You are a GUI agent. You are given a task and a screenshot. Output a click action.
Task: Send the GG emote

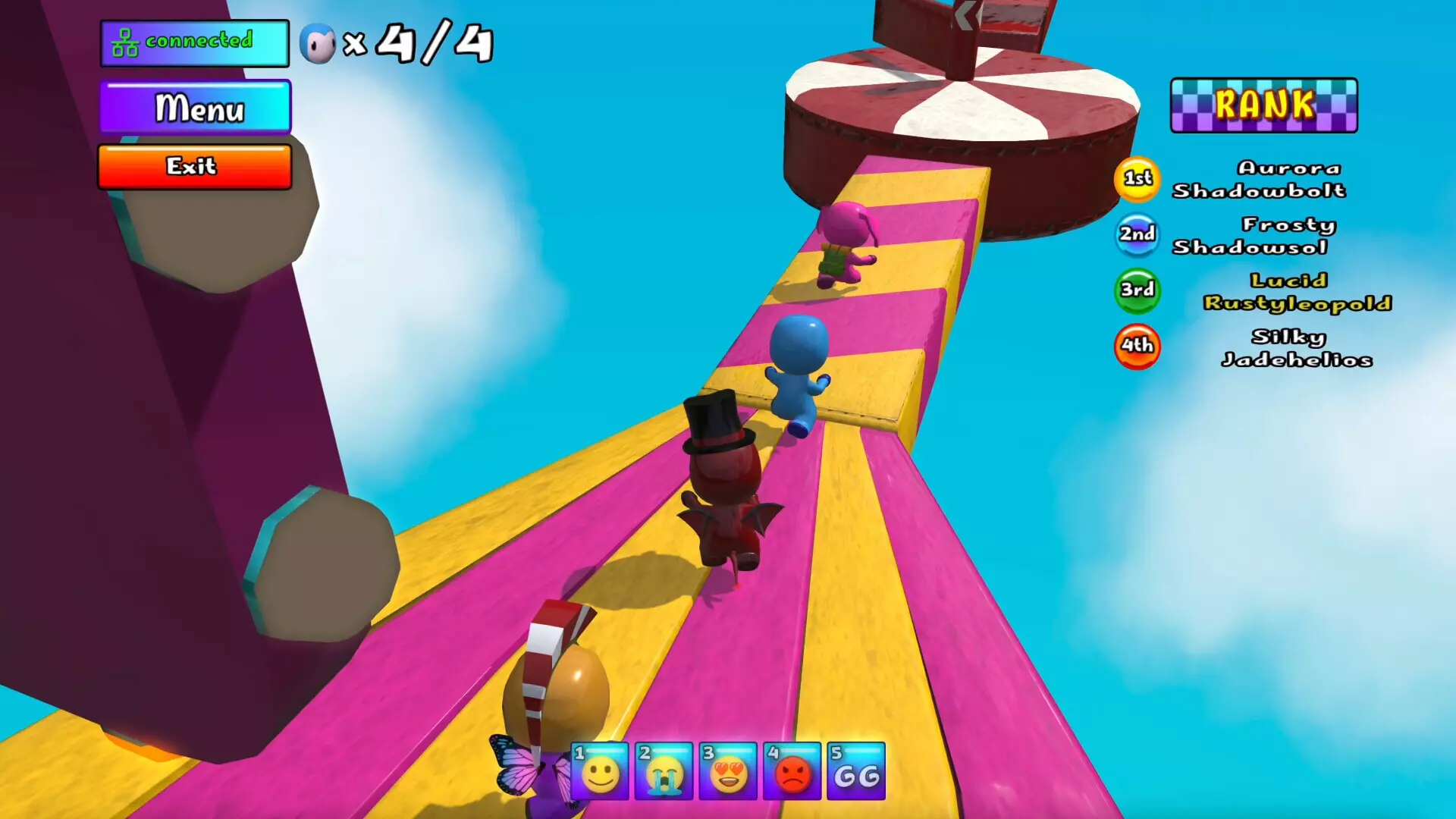tap(856, 772)
